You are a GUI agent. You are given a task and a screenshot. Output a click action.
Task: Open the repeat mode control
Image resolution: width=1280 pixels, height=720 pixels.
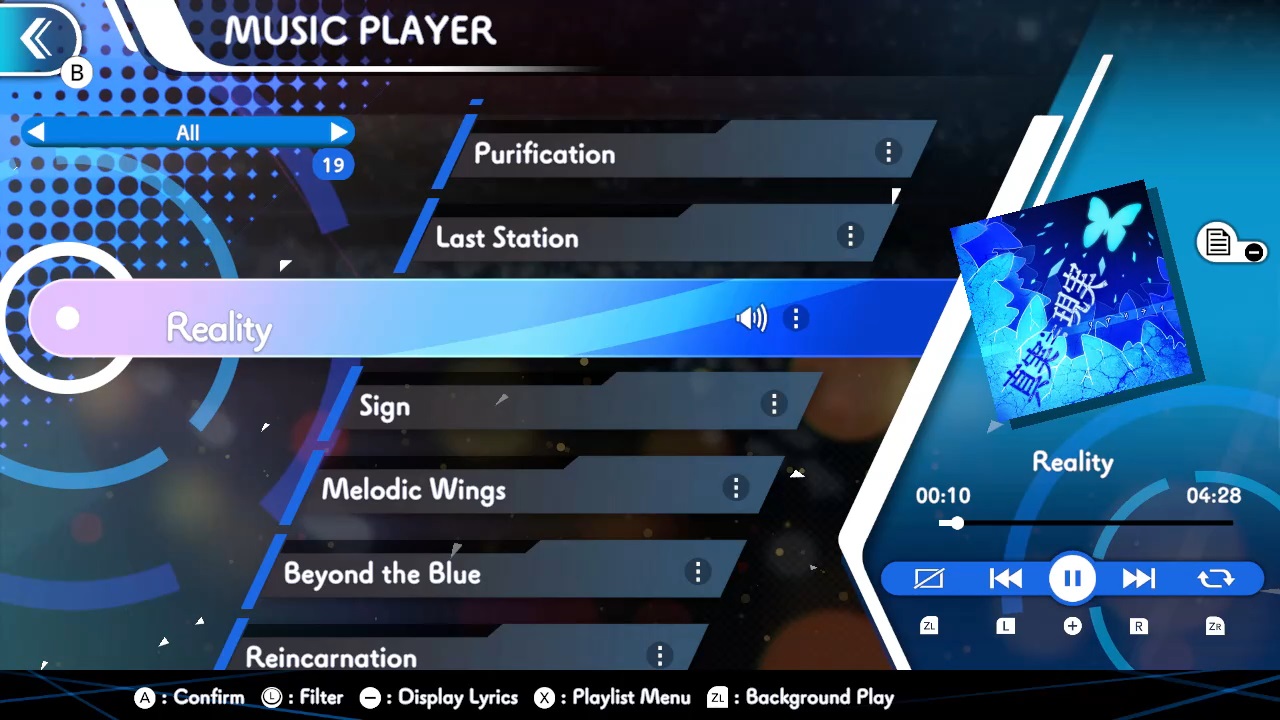(1215, 578)
